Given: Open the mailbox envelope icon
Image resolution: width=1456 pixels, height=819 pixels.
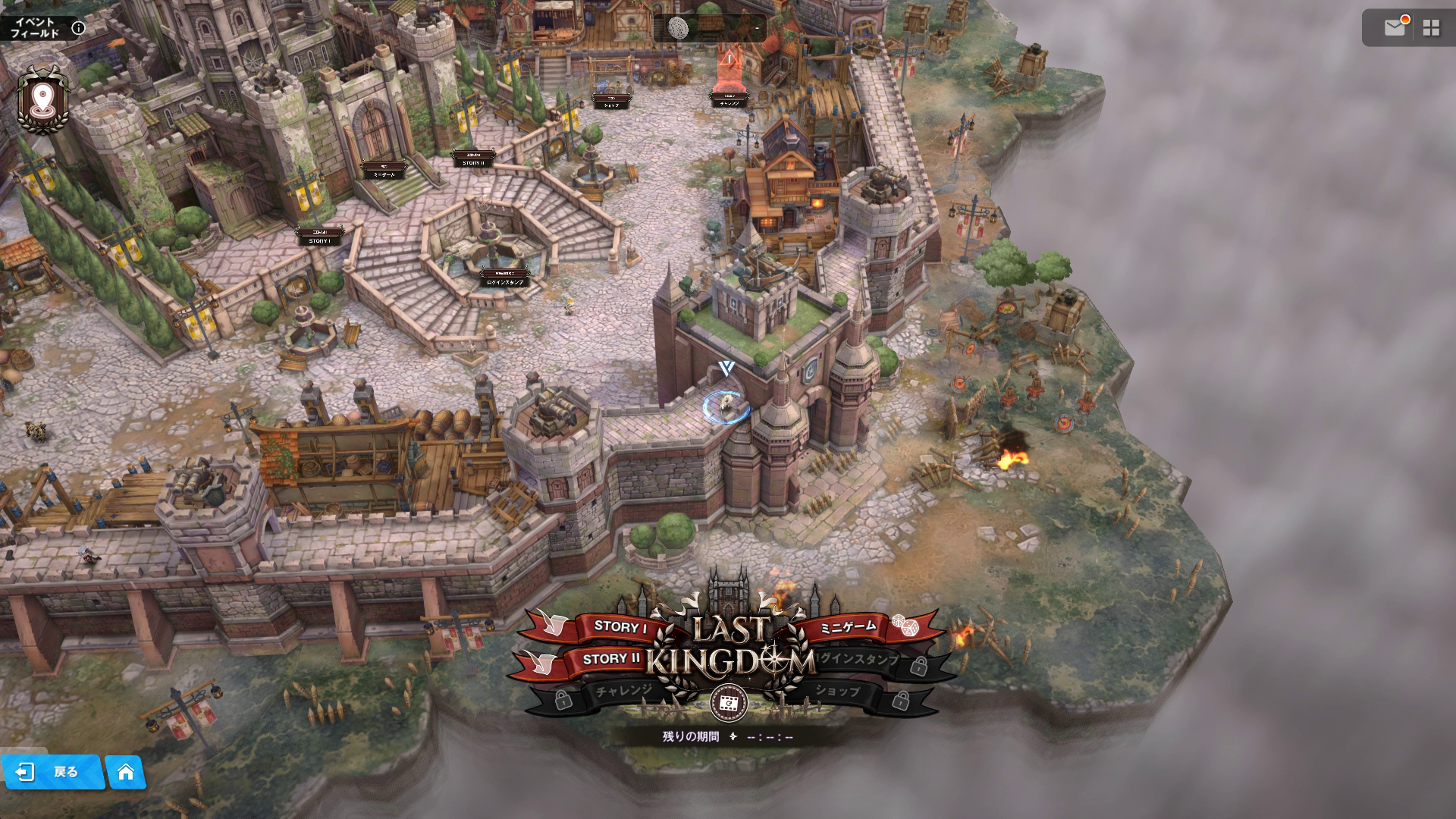Looking at the screenshot, I should click(x=1395, y=28).
